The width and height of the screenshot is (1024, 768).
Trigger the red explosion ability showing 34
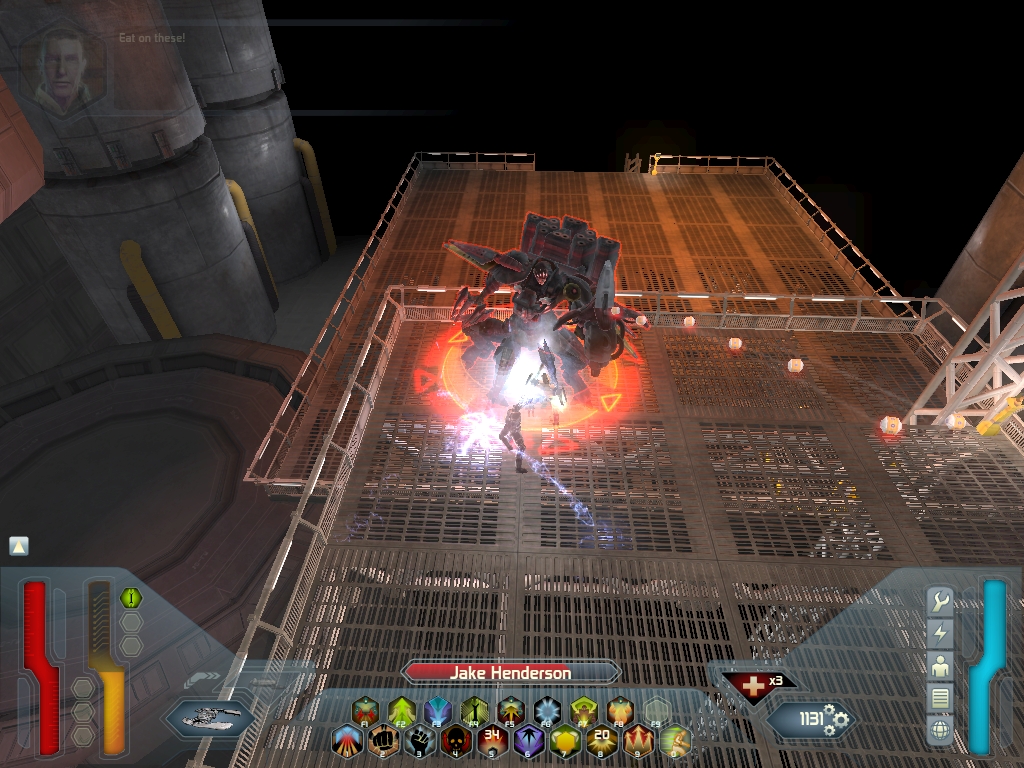[x=492, y=741]
